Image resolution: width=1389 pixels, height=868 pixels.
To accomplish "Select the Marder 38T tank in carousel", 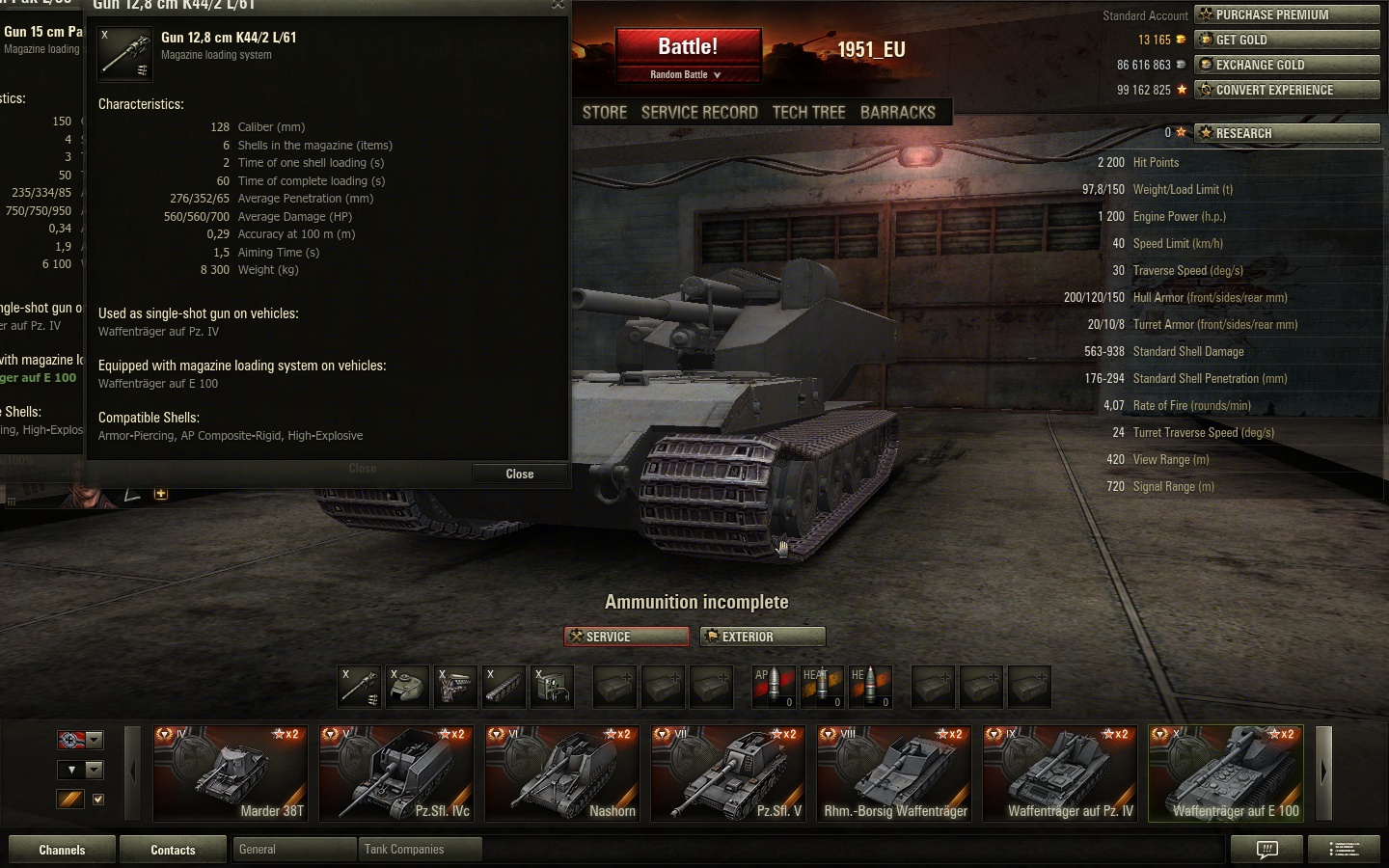I will coord(231,773).
